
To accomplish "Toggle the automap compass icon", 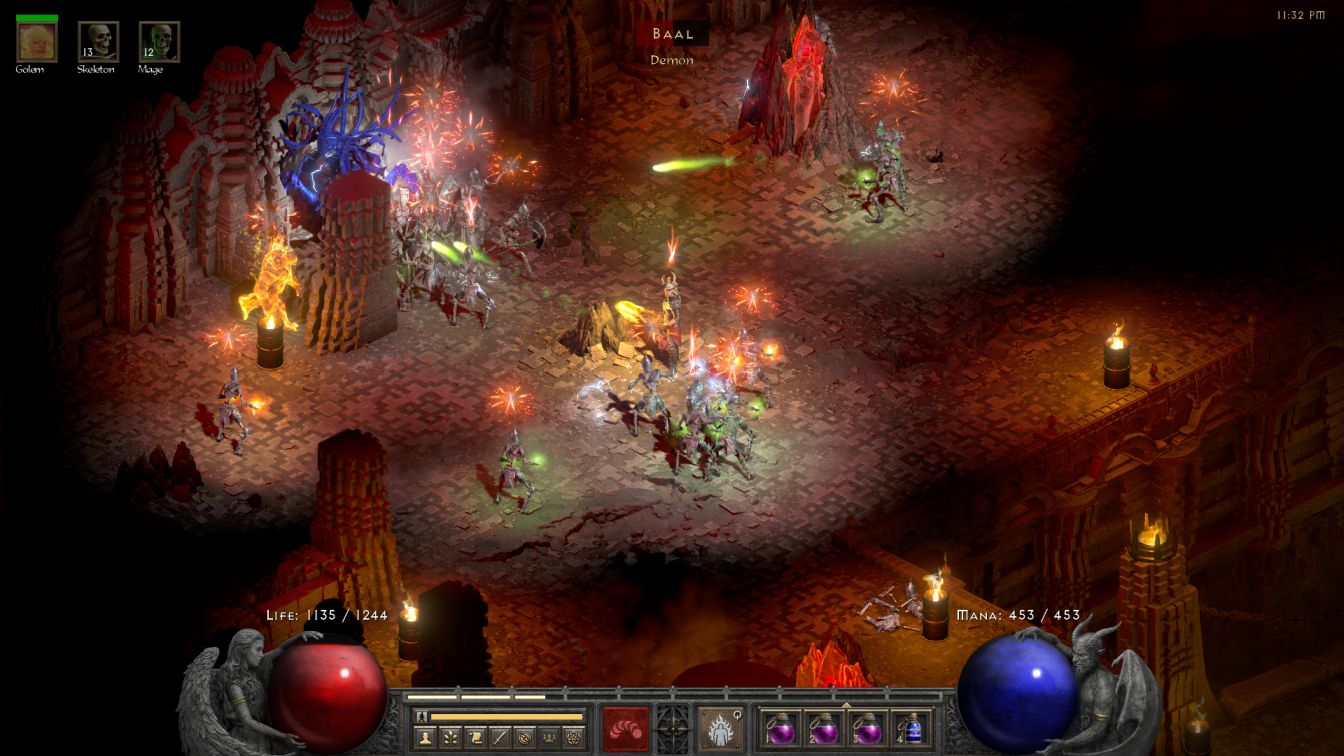I will (525, 738).
